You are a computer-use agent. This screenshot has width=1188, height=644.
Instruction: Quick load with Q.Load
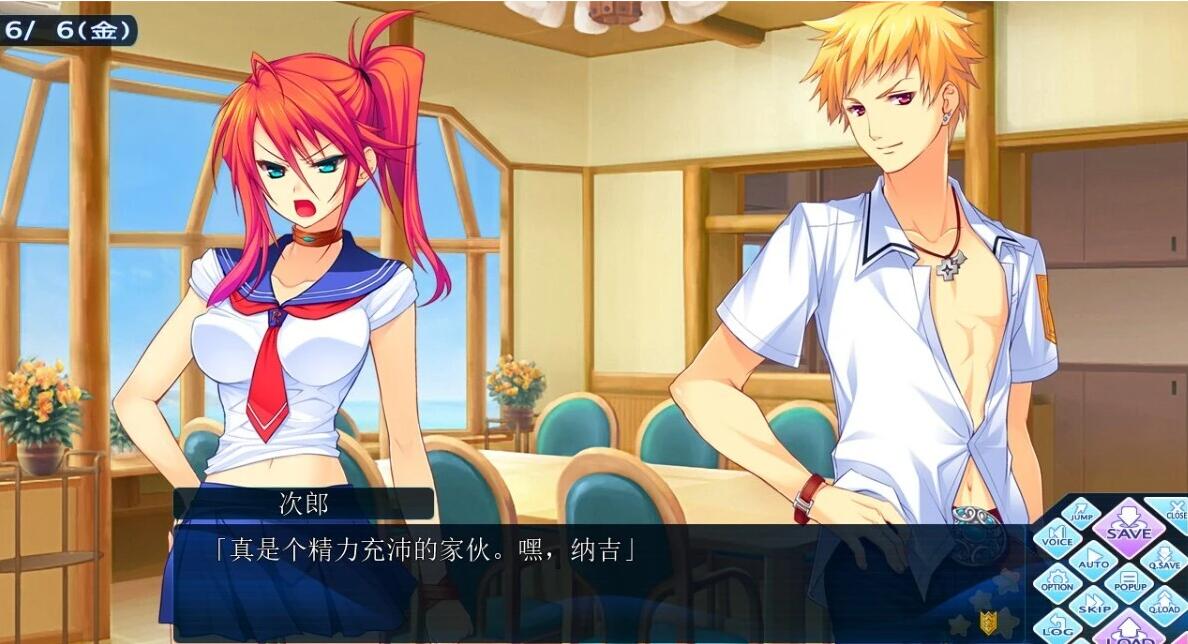tap(1163, 606)
